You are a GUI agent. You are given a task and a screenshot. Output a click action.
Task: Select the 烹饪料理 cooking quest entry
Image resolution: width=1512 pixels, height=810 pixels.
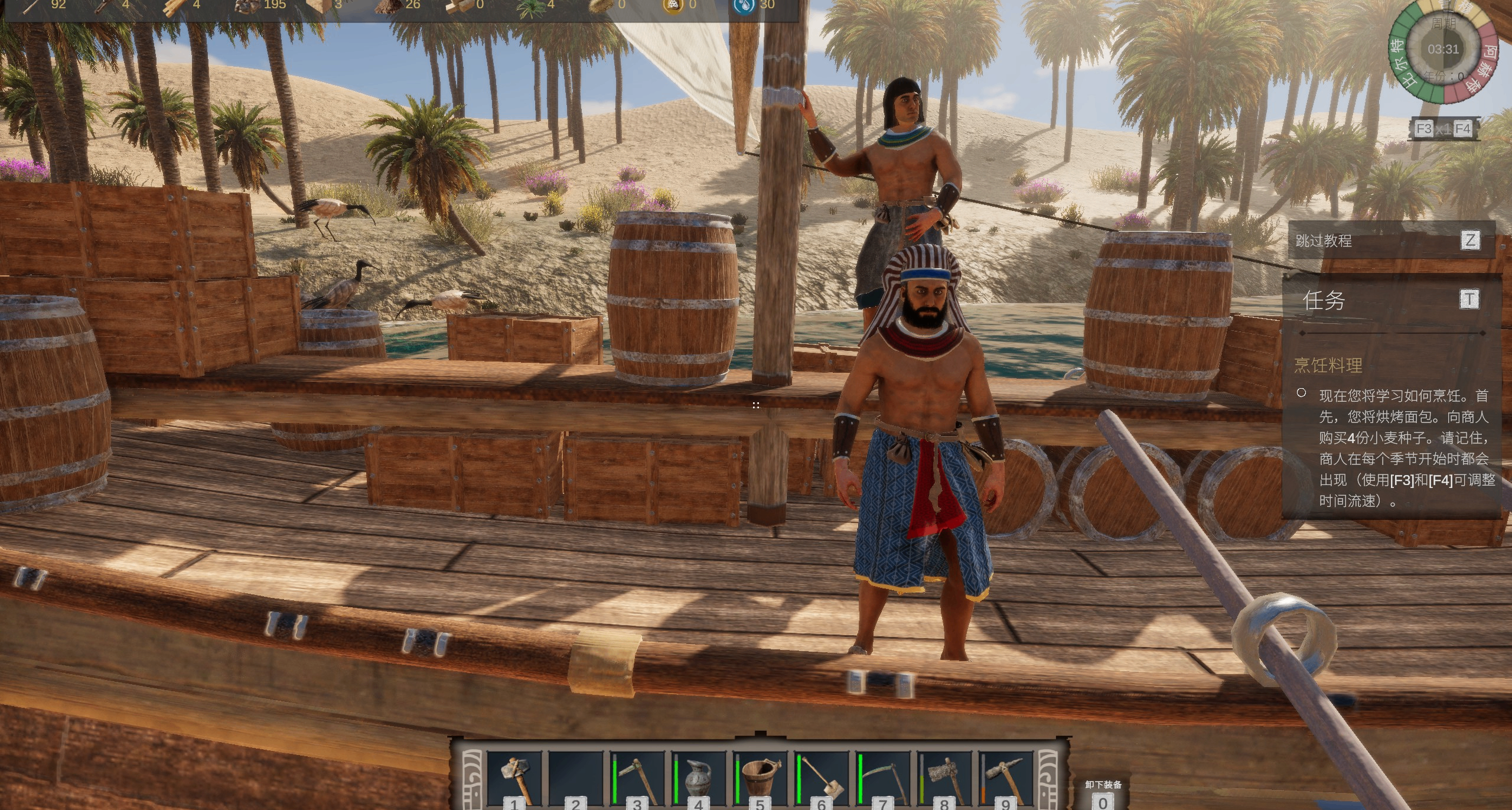coord(1328,365)
